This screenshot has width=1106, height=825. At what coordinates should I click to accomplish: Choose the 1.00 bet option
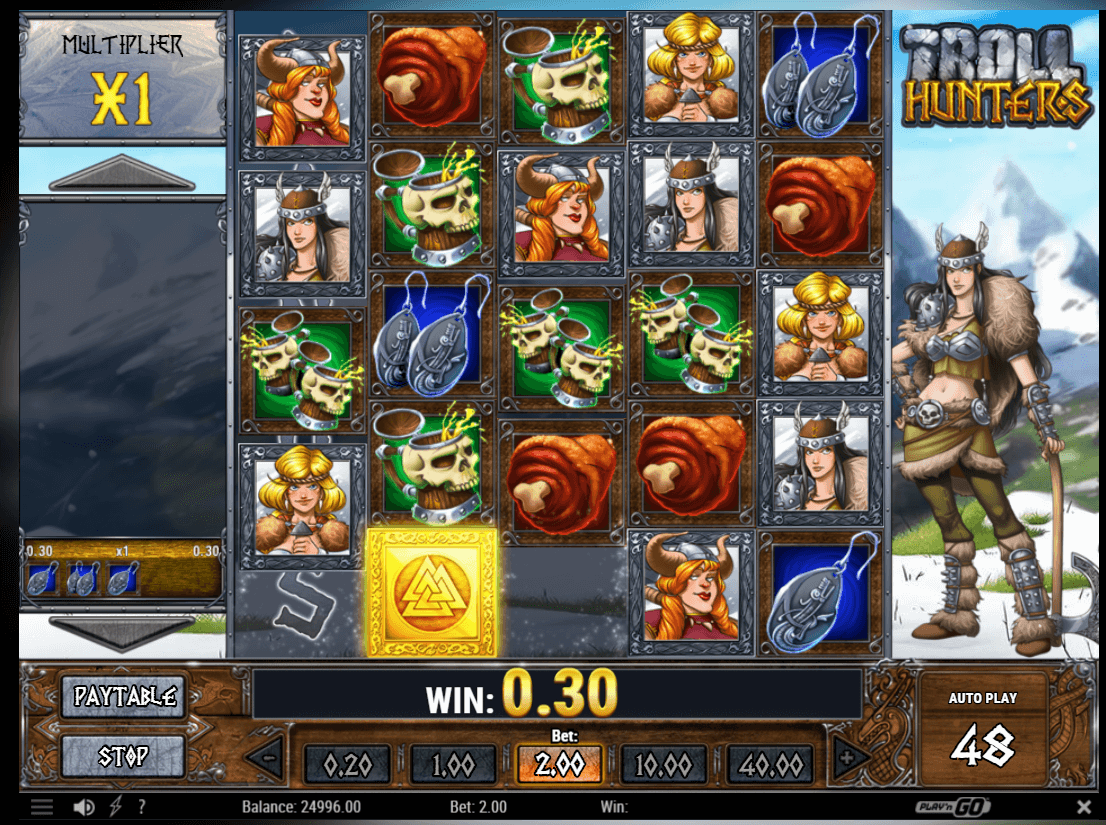pyautogui.click(x=453, y=765)
